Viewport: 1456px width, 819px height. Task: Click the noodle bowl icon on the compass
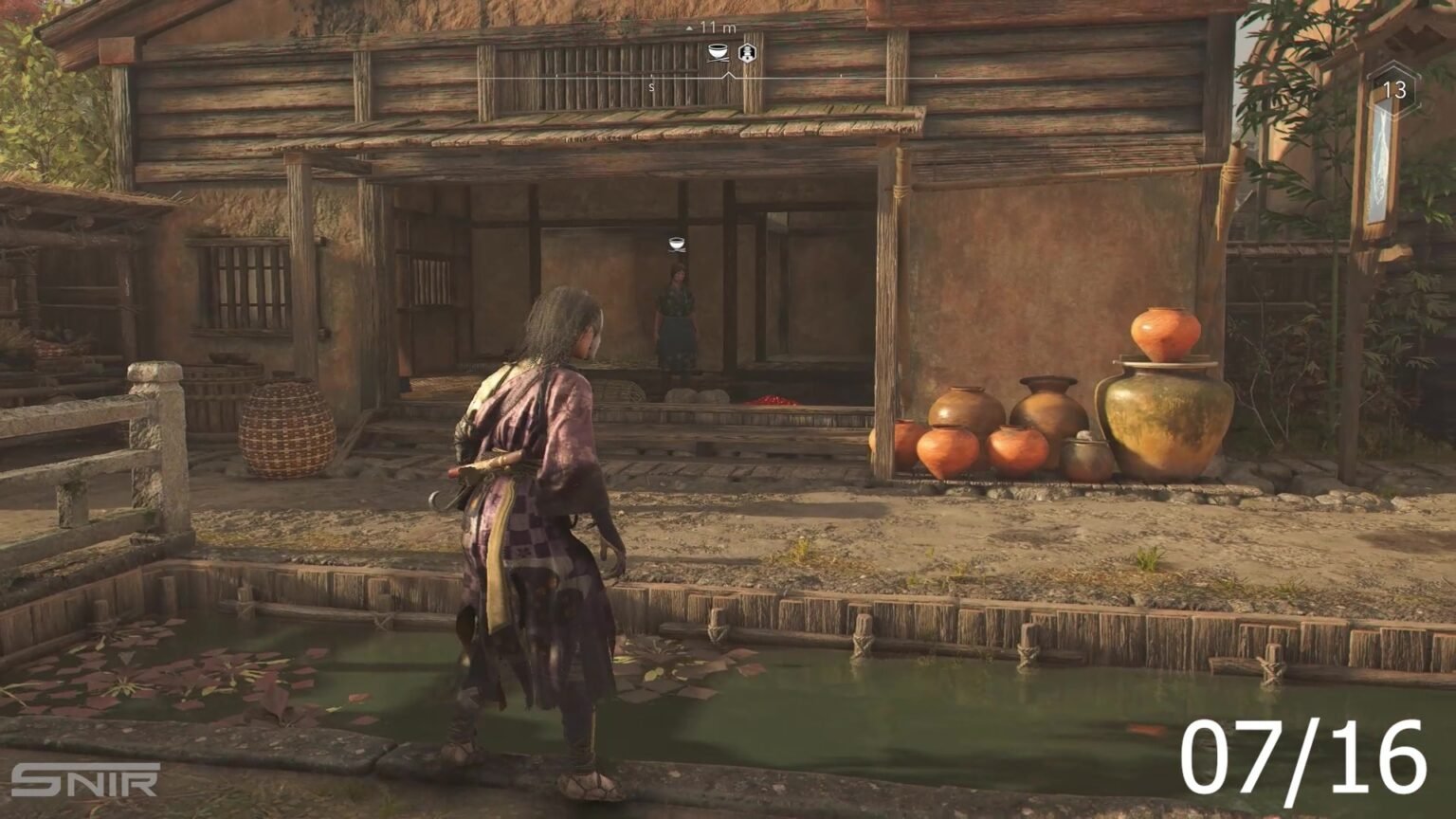717,53
